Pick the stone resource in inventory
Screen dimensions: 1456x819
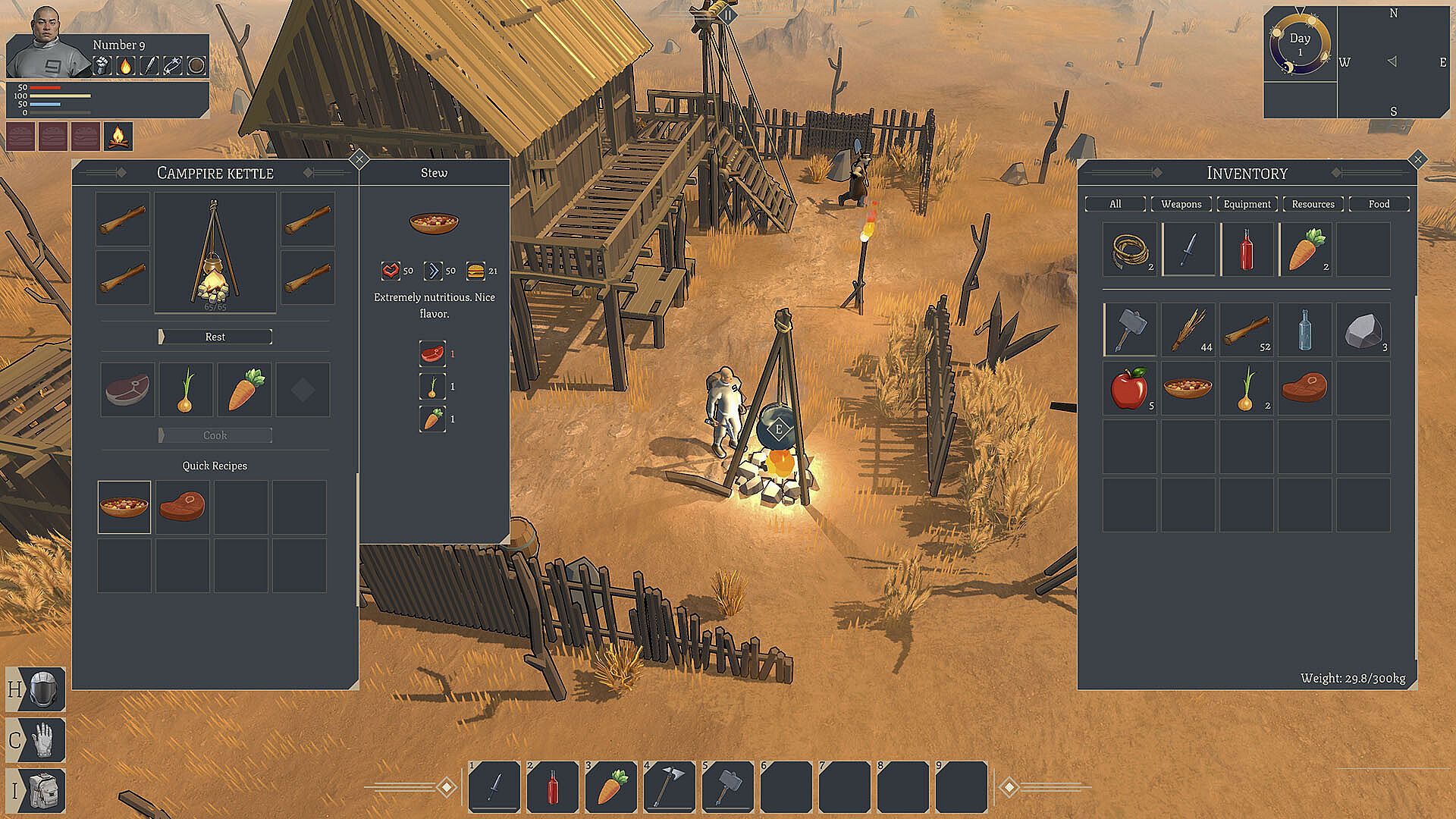tap(1363, 330)
